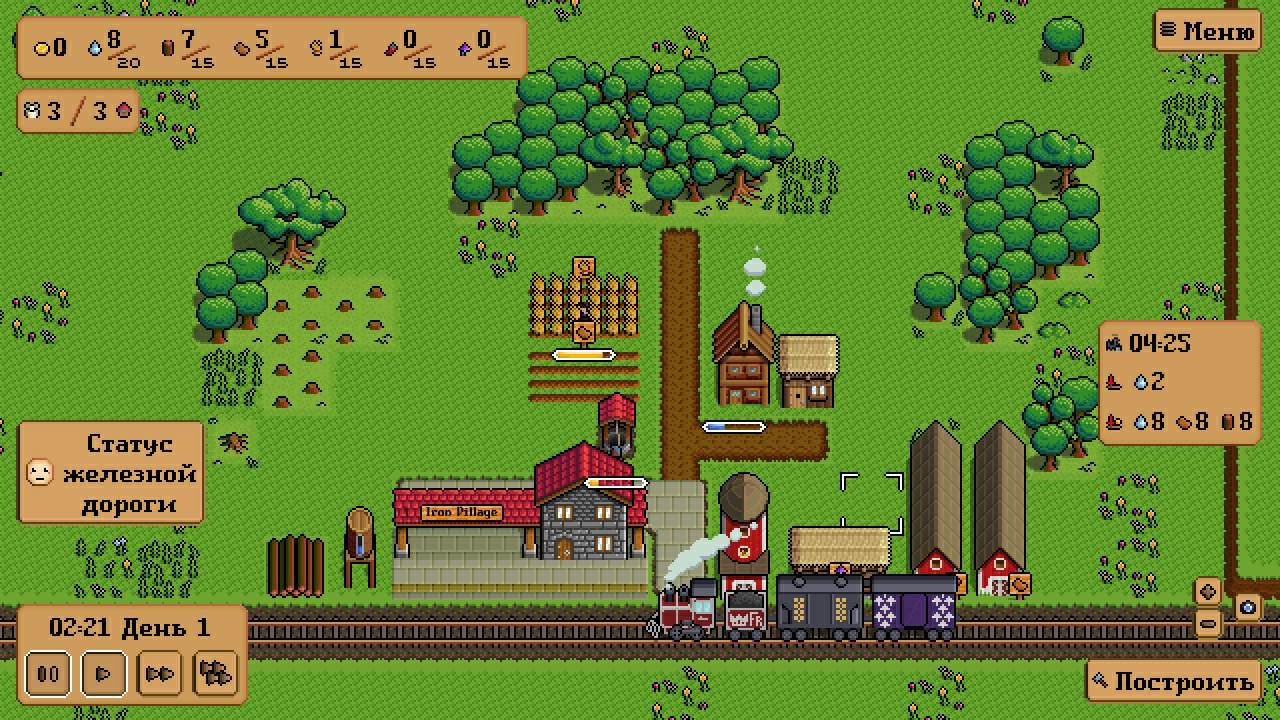Activate the fastest triple-arrow speed
This screenshot has width=1280, height=720.
coord(215,673)
